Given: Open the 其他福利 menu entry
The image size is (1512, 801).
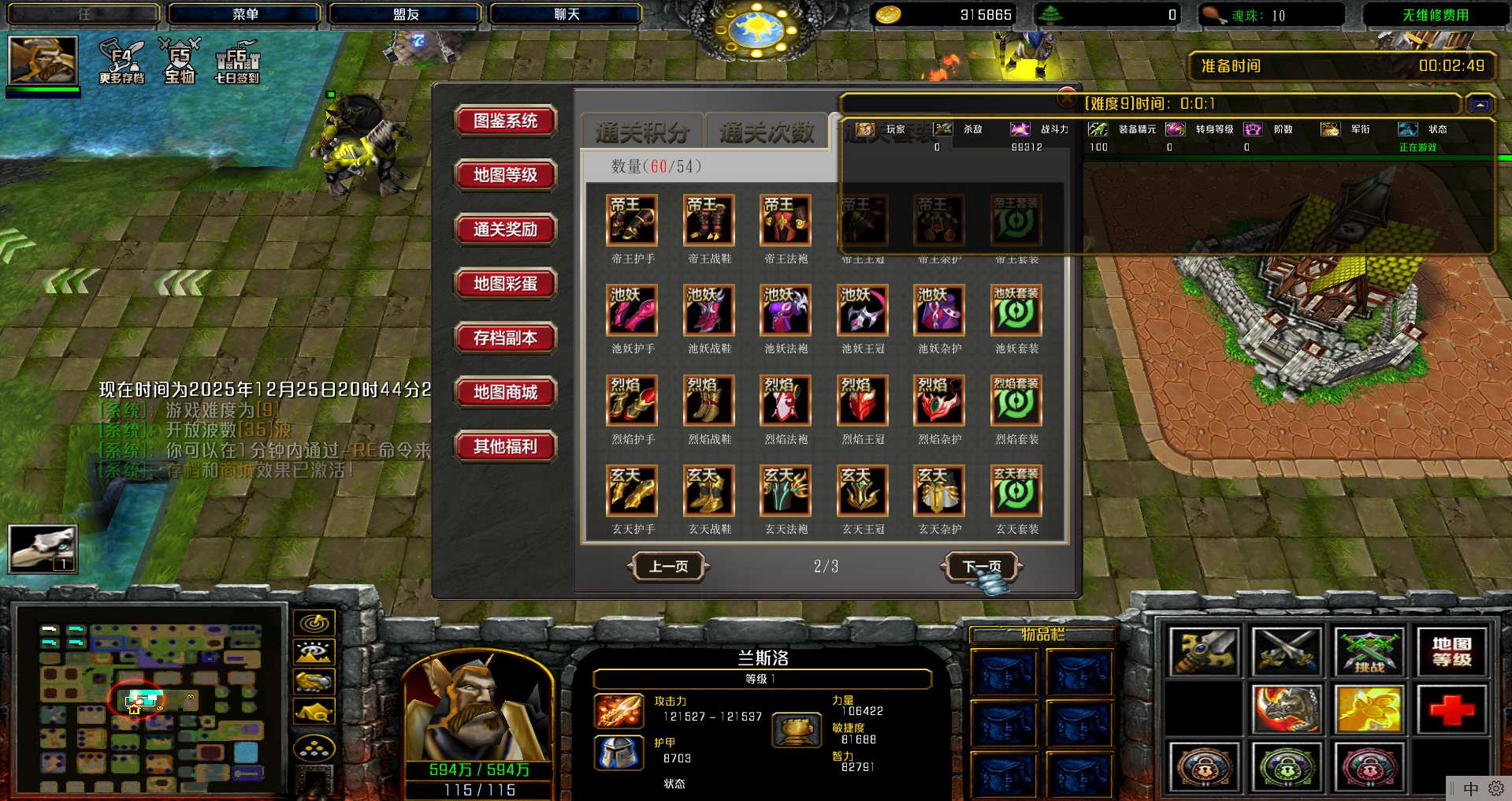Looking at the screenshot, I should [505, 447].
